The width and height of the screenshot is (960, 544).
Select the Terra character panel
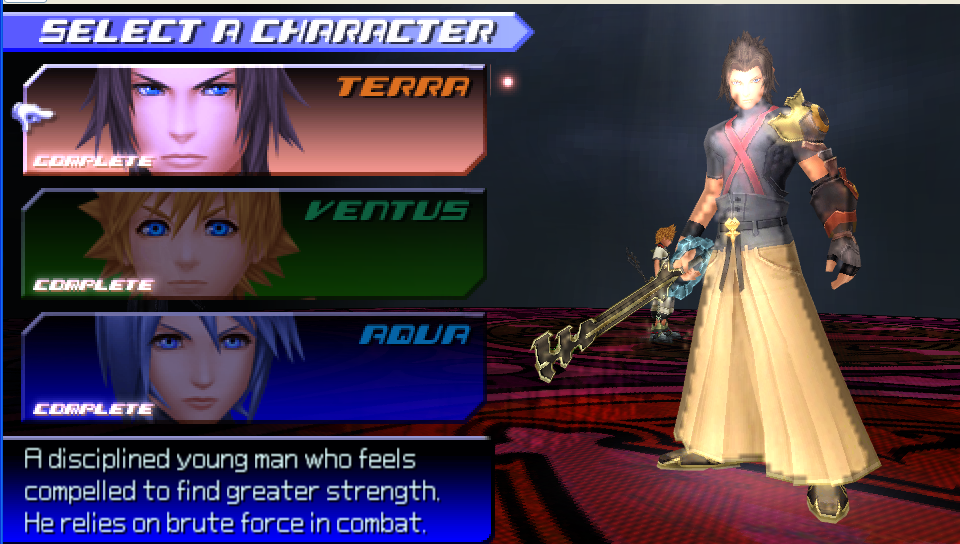click(255, 120)
